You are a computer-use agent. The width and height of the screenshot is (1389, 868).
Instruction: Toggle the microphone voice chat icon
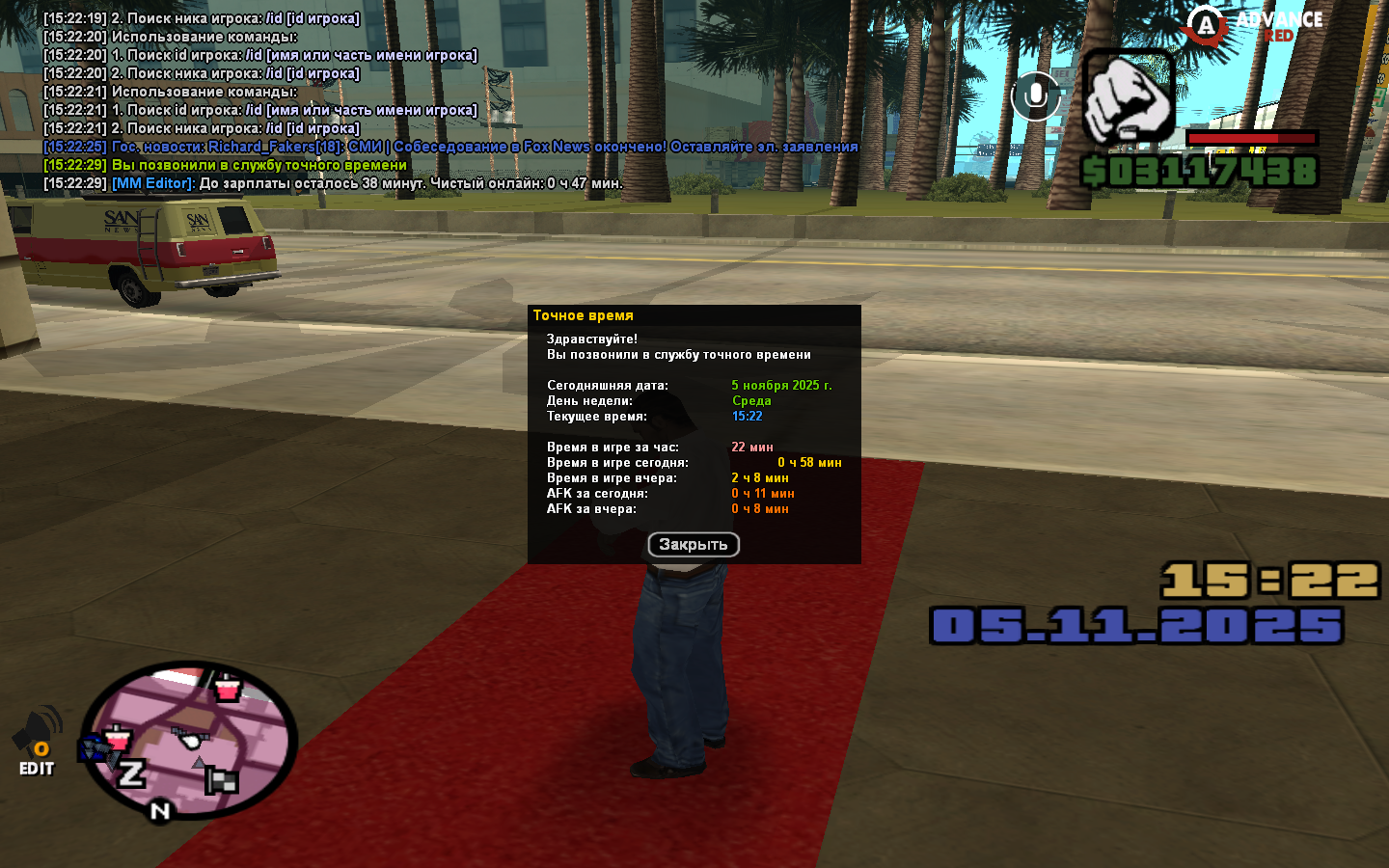tap(1035, 96)
